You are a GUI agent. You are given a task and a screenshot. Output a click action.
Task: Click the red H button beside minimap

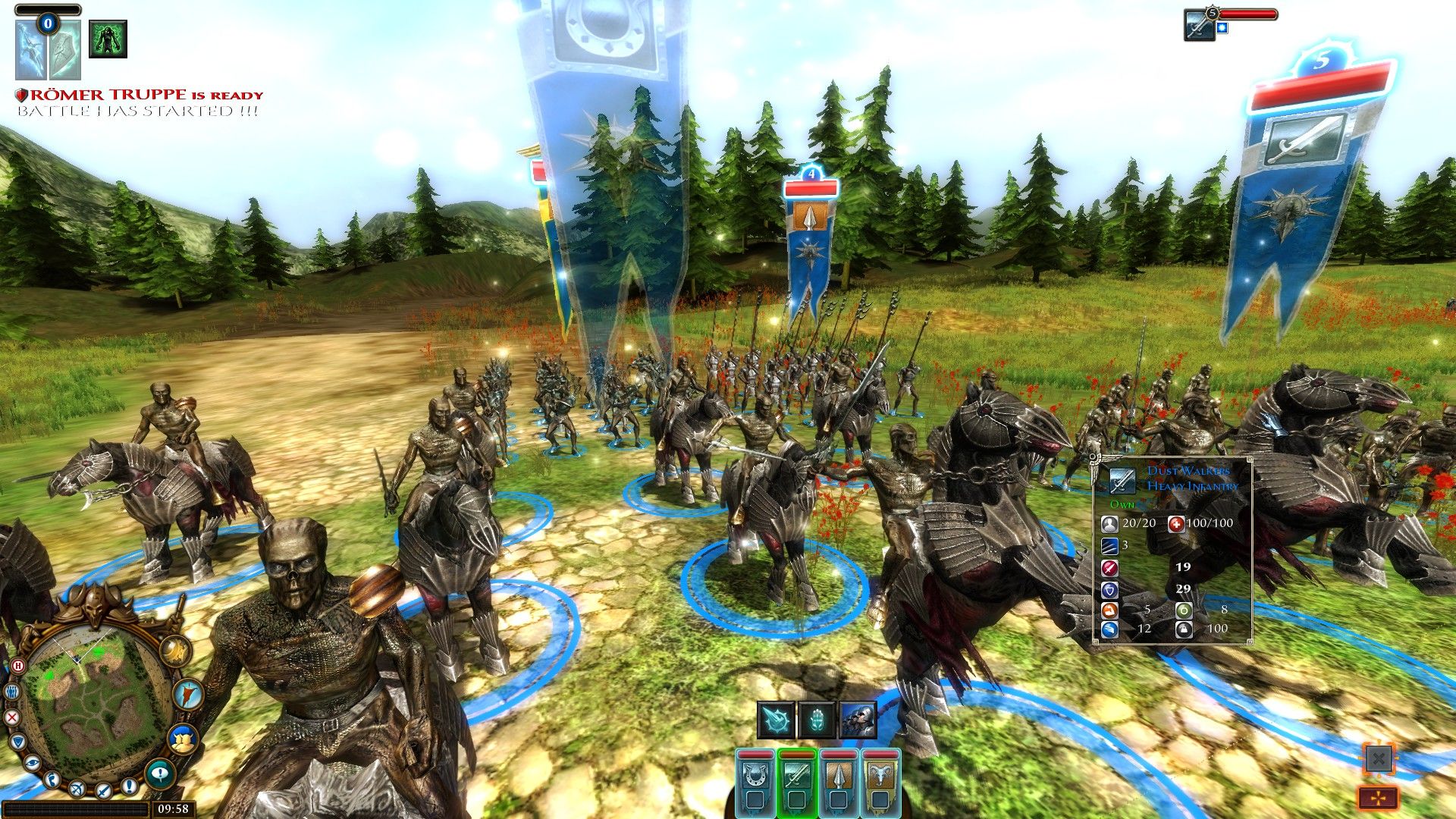pyautogui.click(x=18, y=666)
